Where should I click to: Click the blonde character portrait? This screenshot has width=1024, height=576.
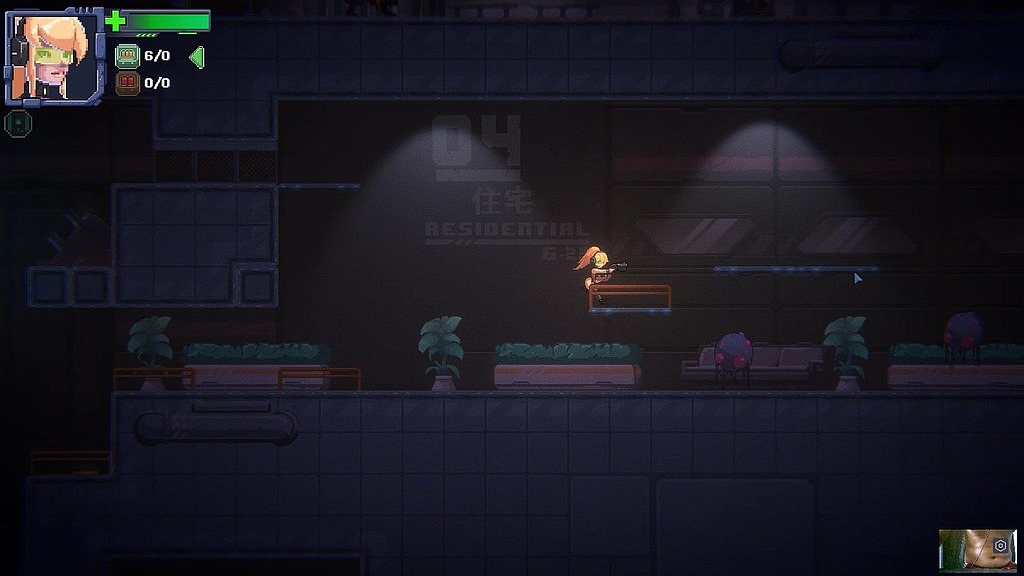pyautogui.click(x=54, y=57)
